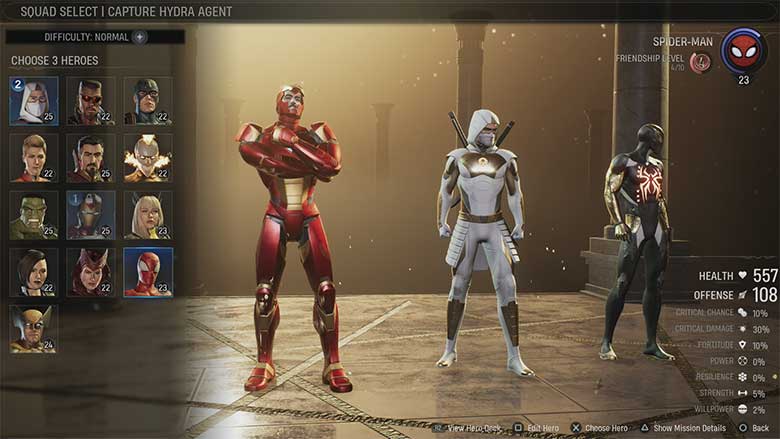Screen dimensions: 780x439
Task: Choose Blade's hero portrait
Action: click(x=91, y=101)
